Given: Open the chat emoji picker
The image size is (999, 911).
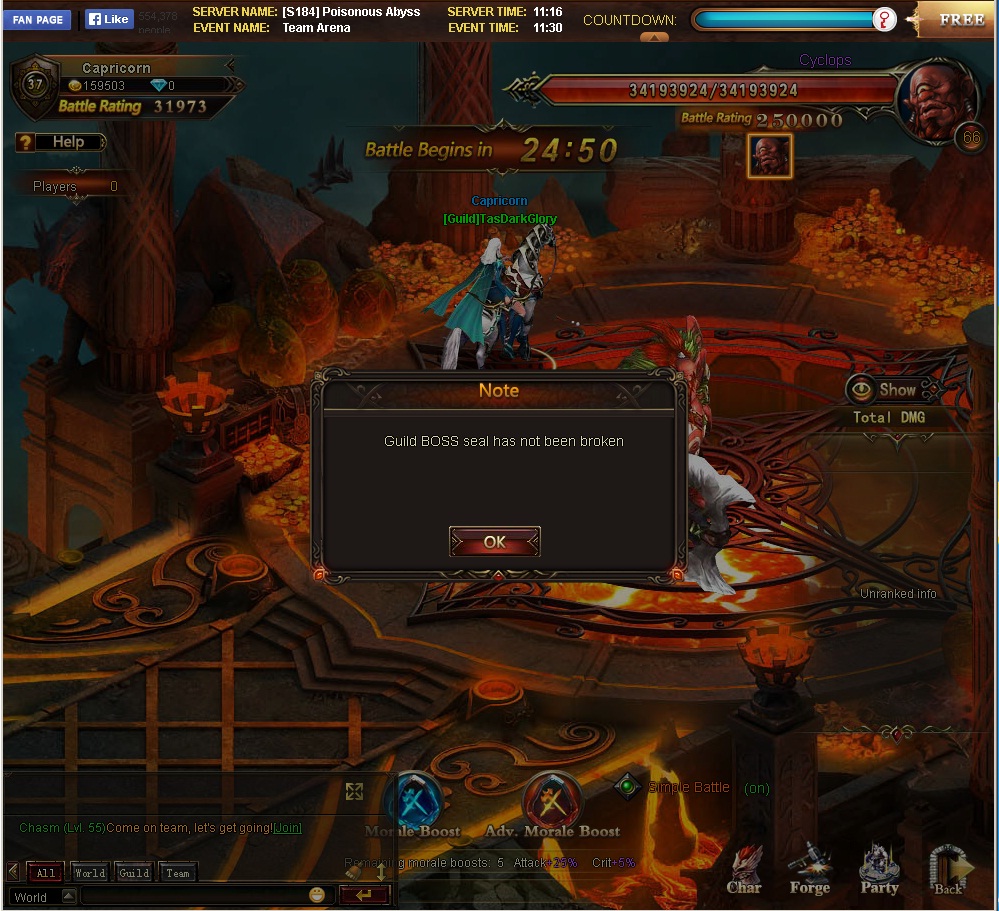Looking at the screenshot, I should point(317,895).
